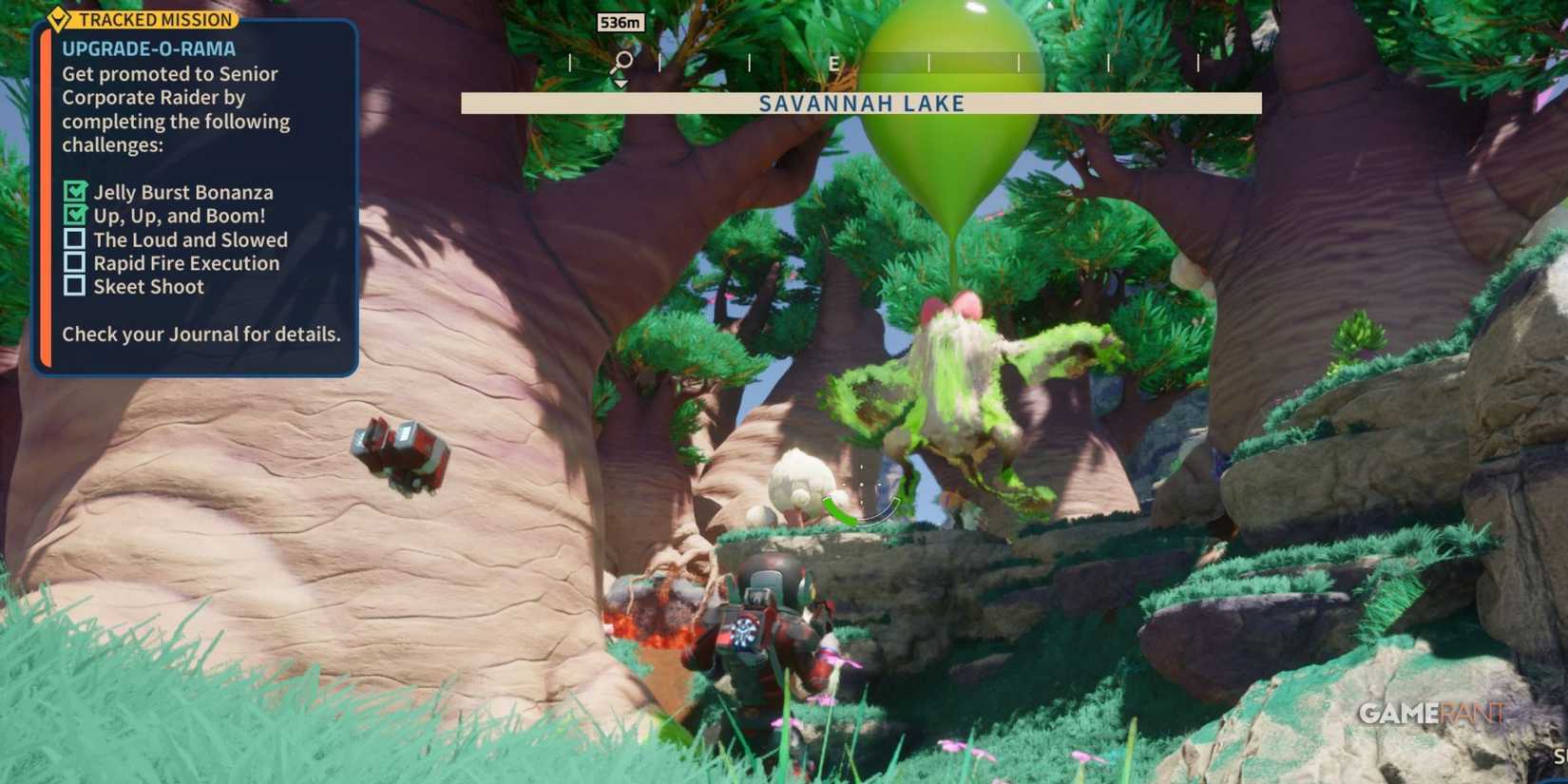
Task: Check the Skeet Shoot challenge box
Action: click(73, 284)
